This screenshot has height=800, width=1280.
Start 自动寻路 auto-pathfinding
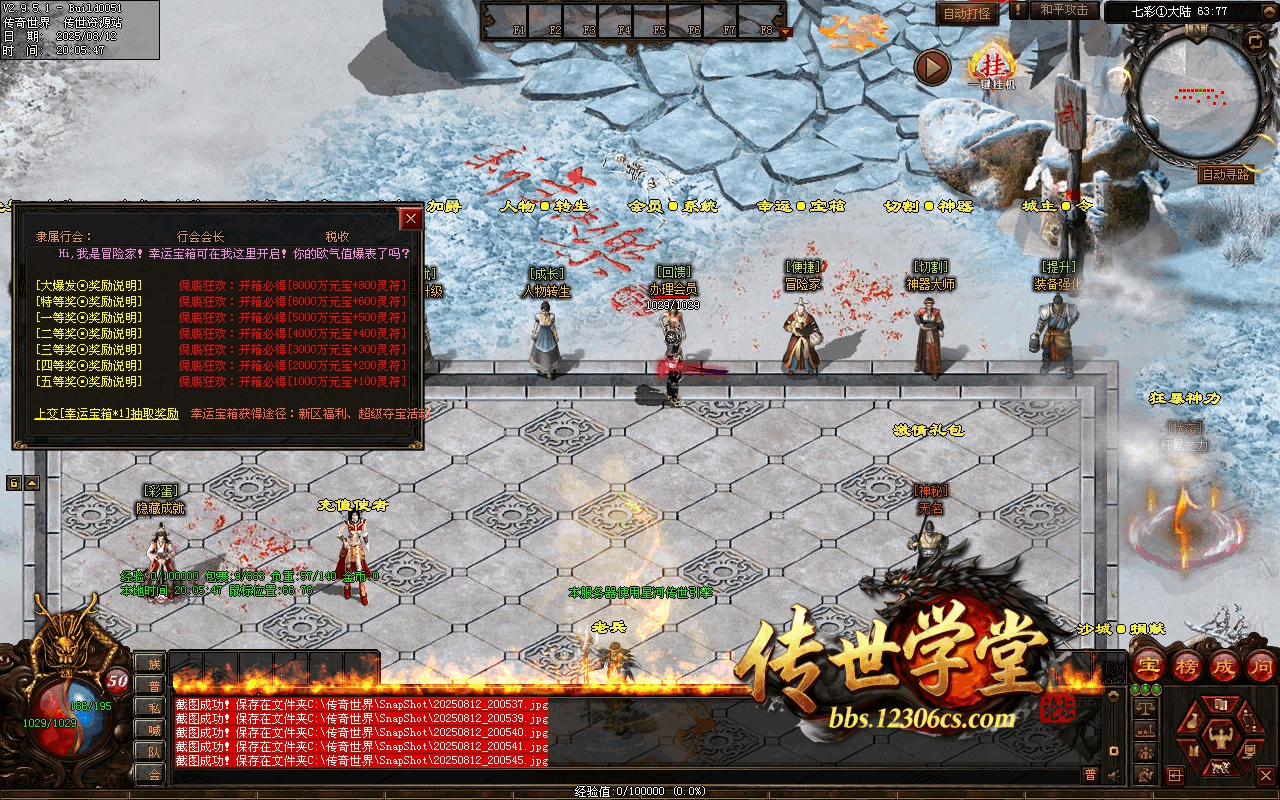click(x=1225, y=175)
